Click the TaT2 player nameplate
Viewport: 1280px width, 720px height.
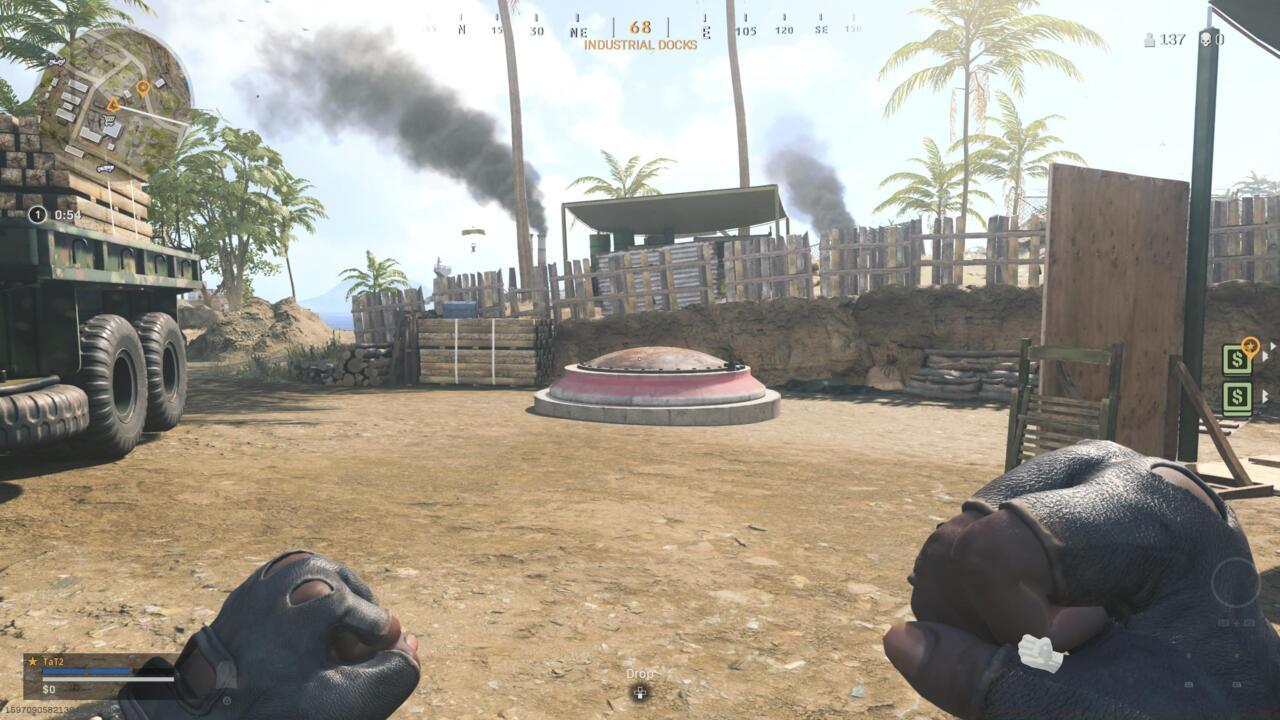[x=52, y=661]
